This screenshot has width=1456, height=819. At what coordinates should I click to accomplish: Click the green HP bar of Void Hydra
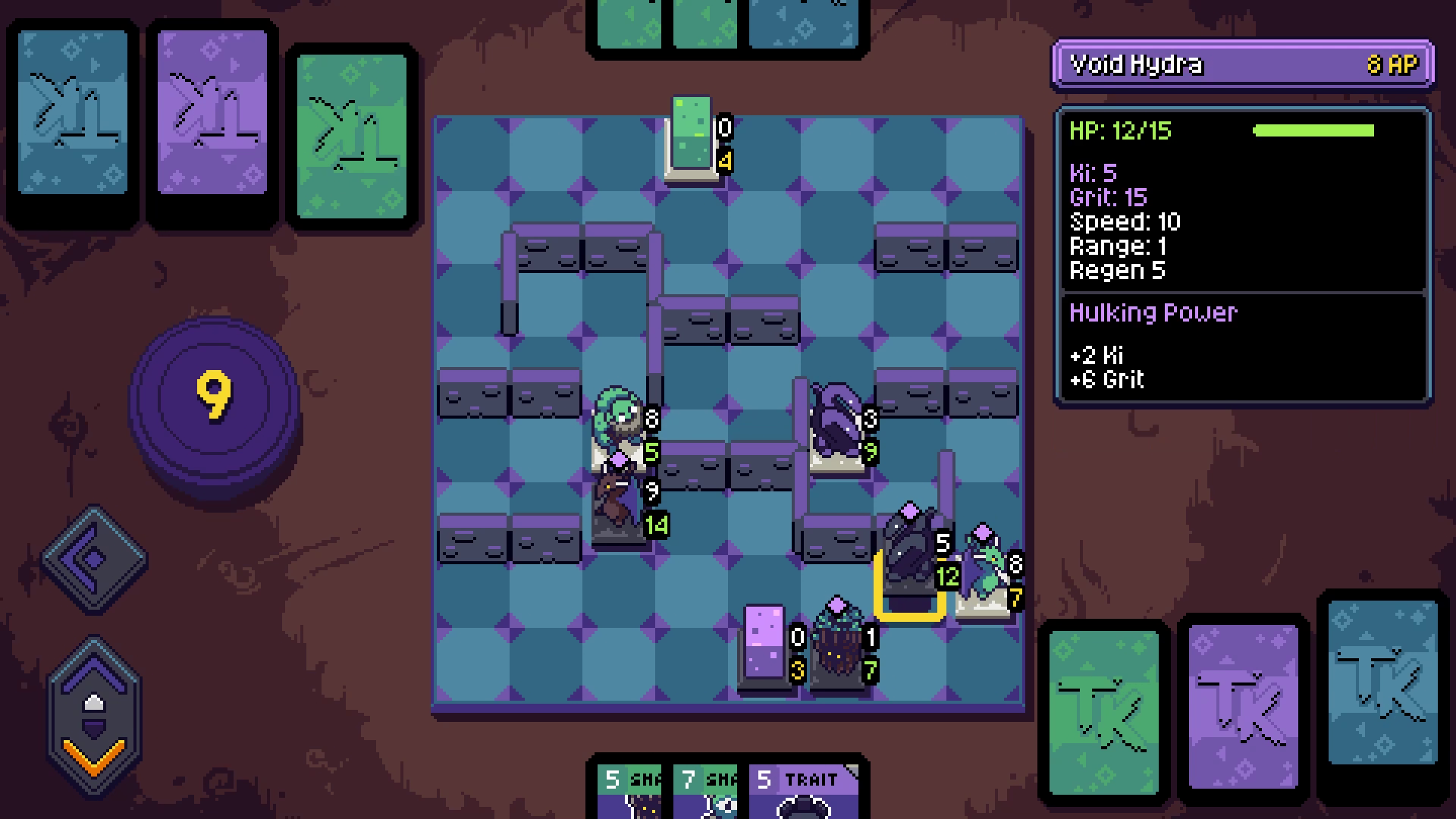point(1316,130)
